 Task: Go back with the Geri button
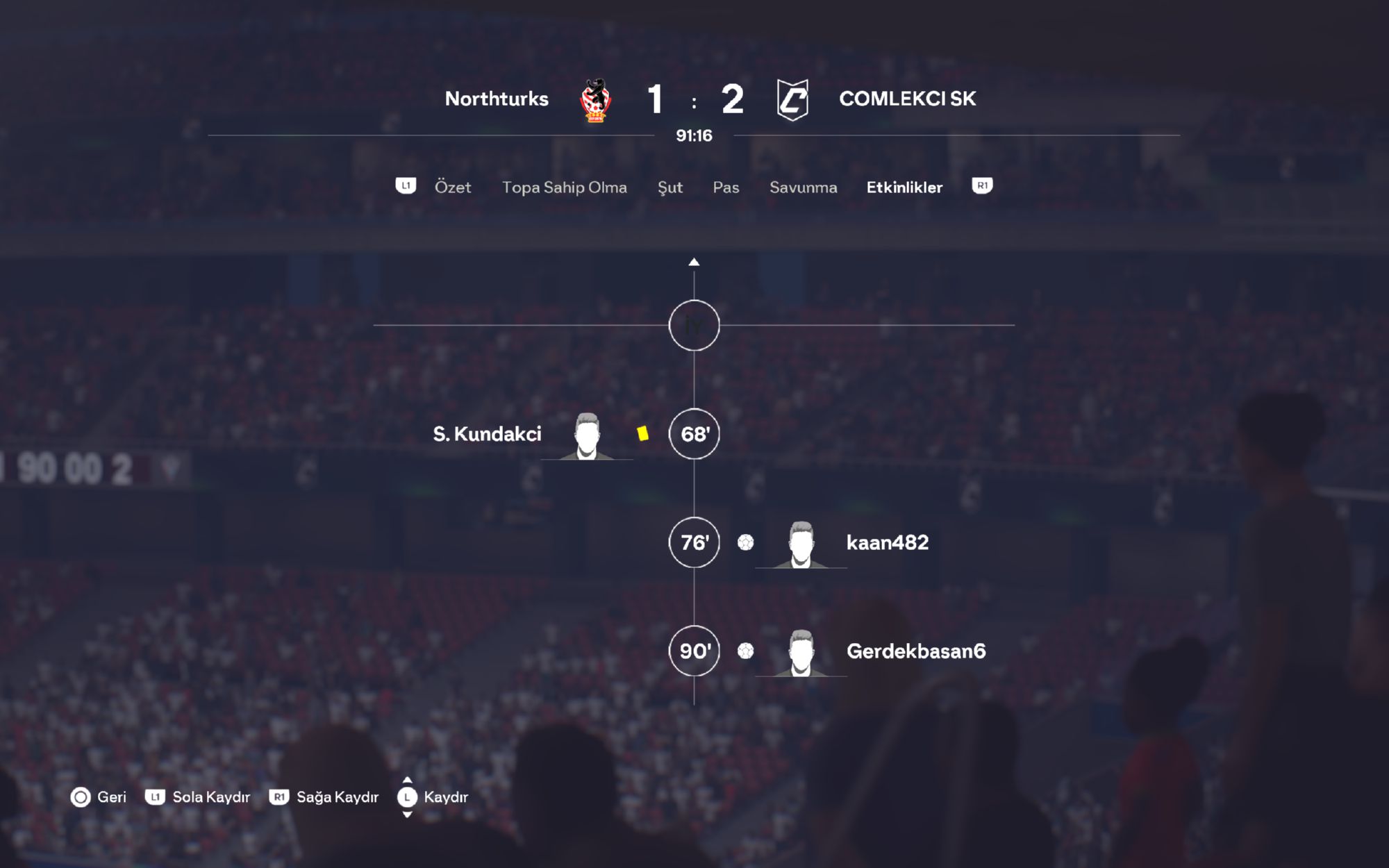click(99, 797)
